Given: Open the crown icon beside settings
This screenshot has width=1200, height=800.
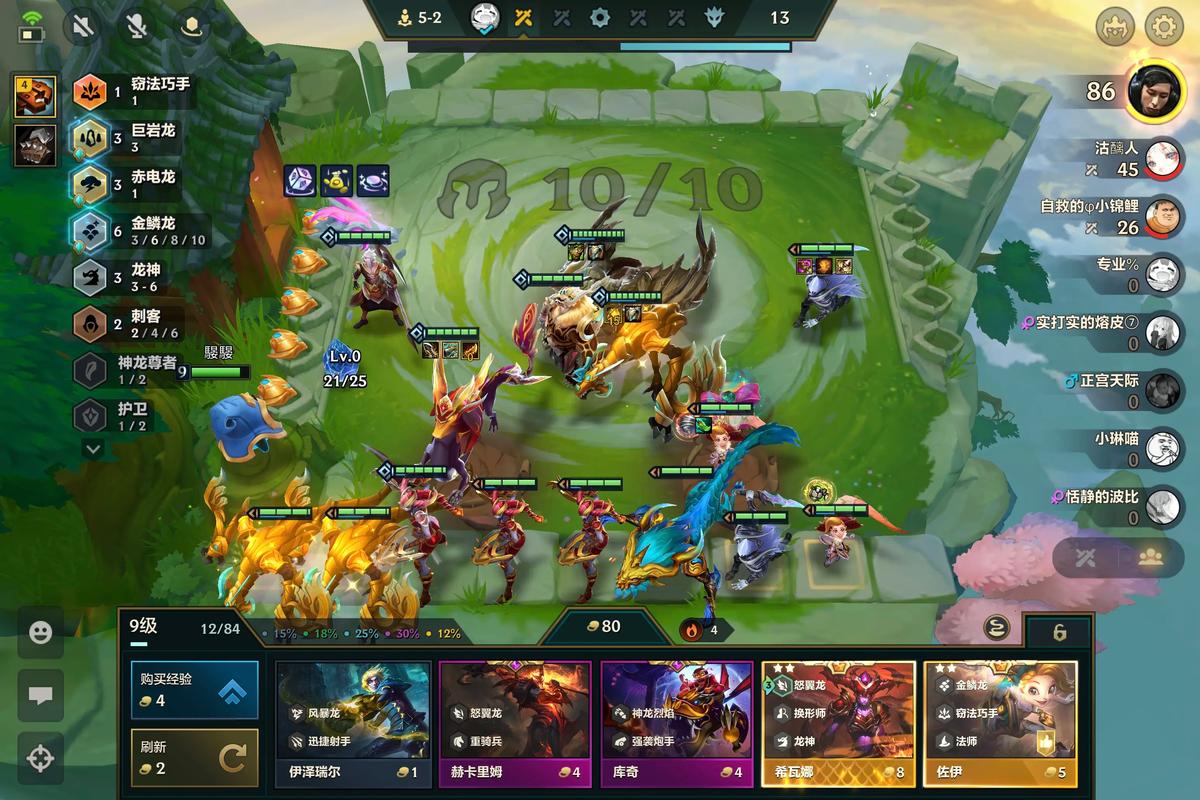Looking at the screenshot, I should pyautogui.click(x=1115, y=26).
